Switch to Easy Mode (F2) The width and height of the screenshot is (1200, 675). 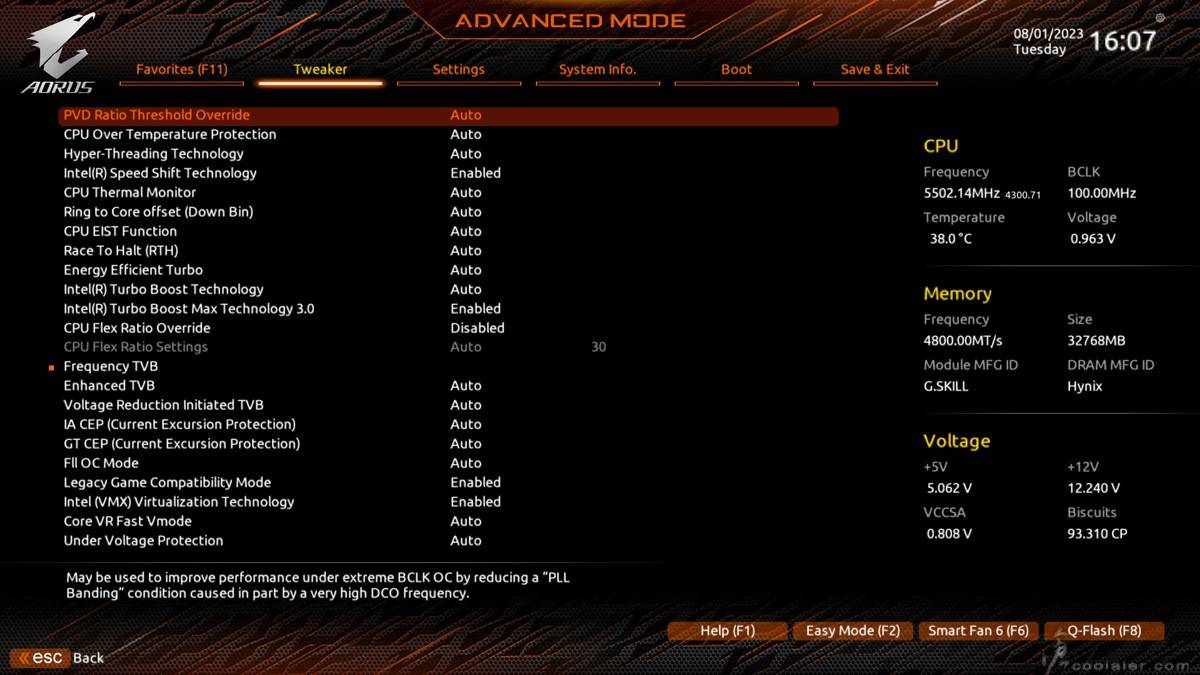(853, 631)
